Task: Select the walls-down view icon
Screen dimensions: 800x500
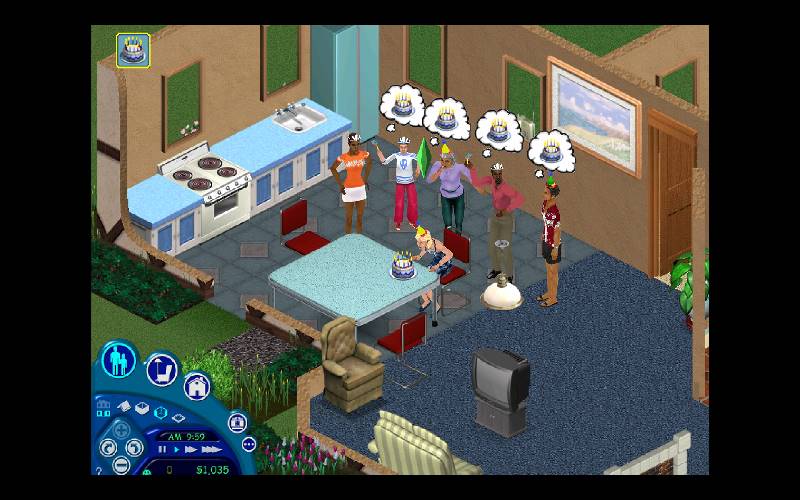Action: 178,417
